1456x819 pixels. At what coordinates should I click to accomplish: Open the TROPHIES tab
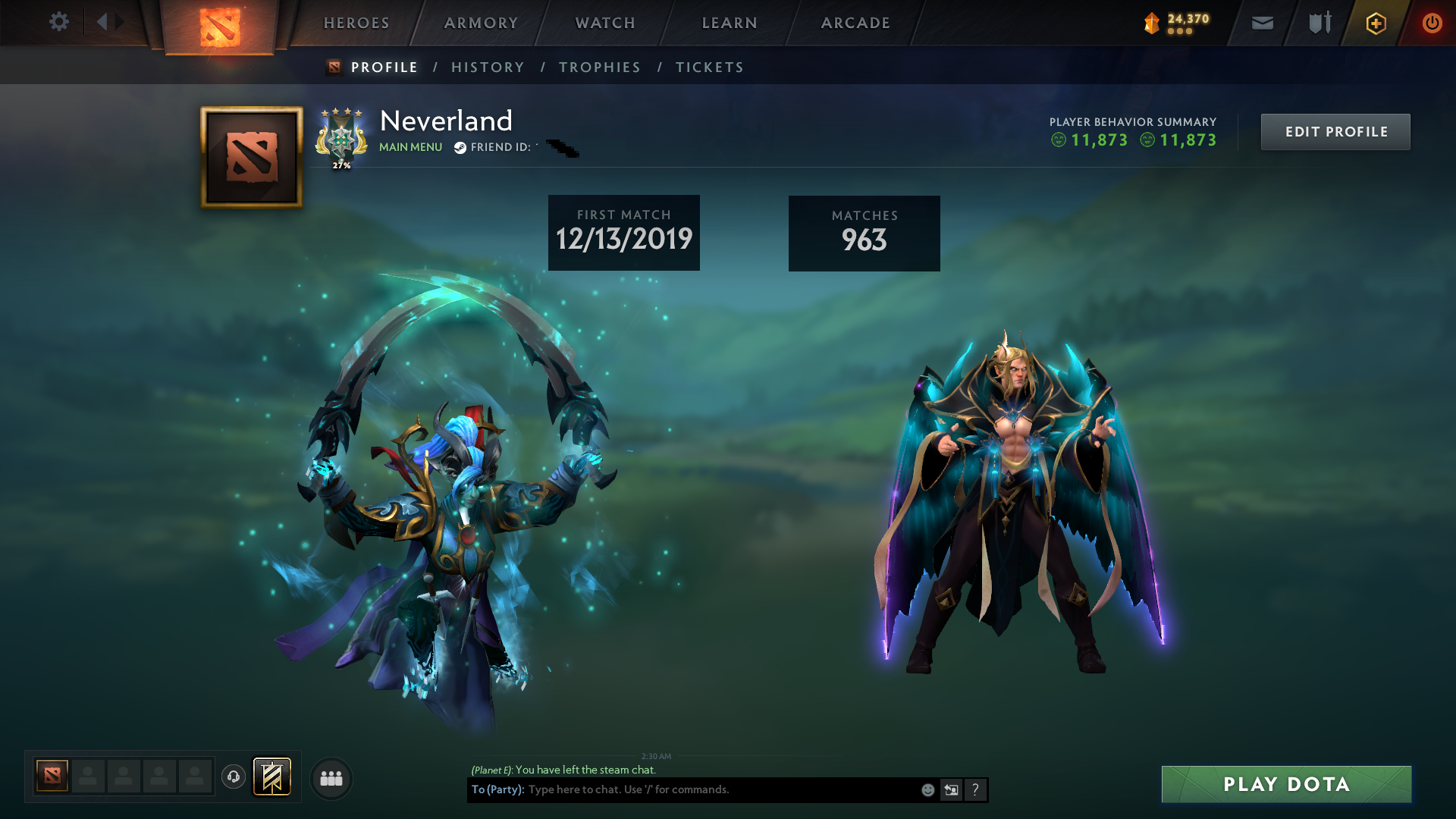599,67
